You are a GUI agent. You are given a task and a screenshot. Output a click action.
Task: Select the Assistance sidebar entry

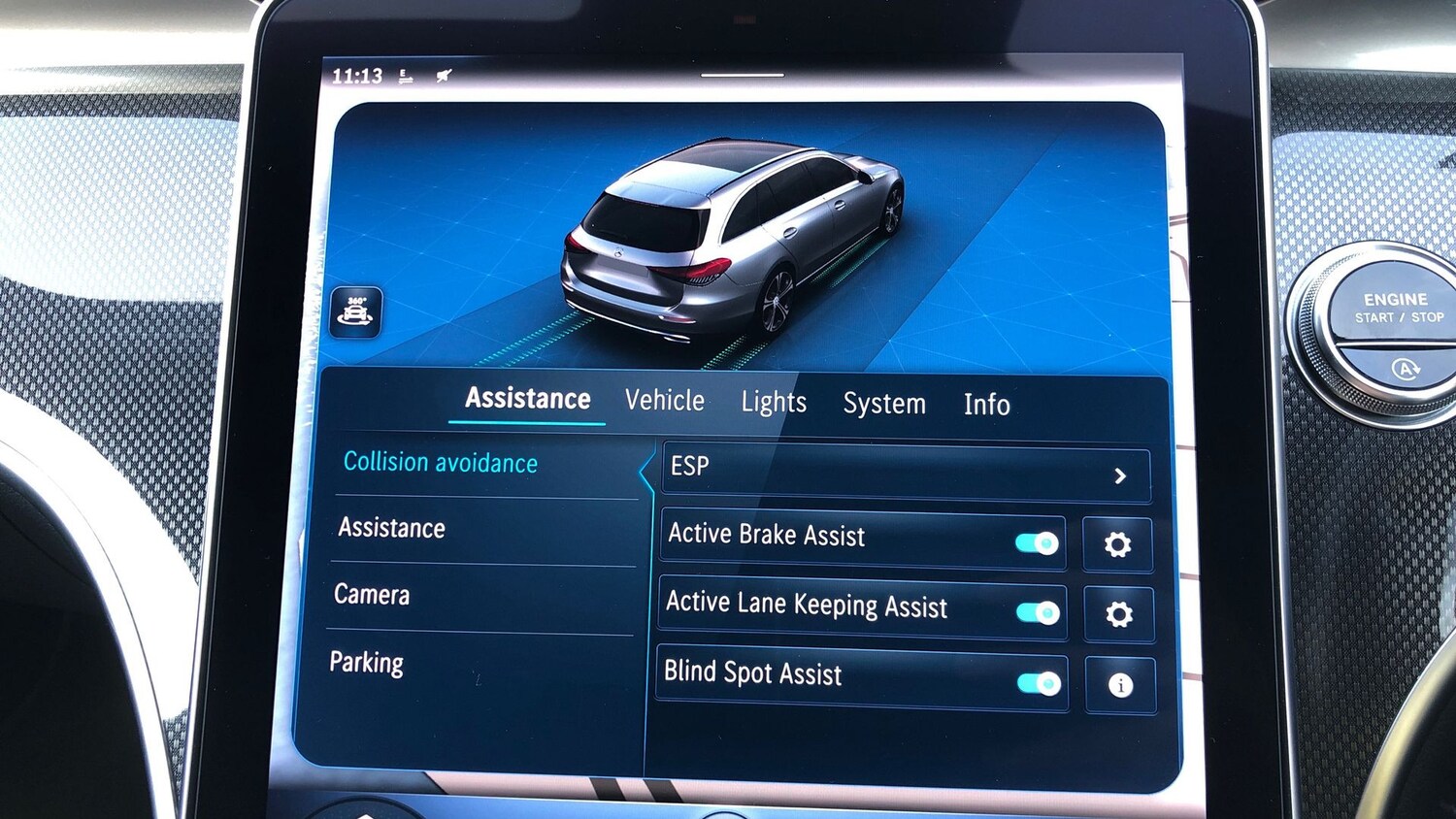coord(391,528)
